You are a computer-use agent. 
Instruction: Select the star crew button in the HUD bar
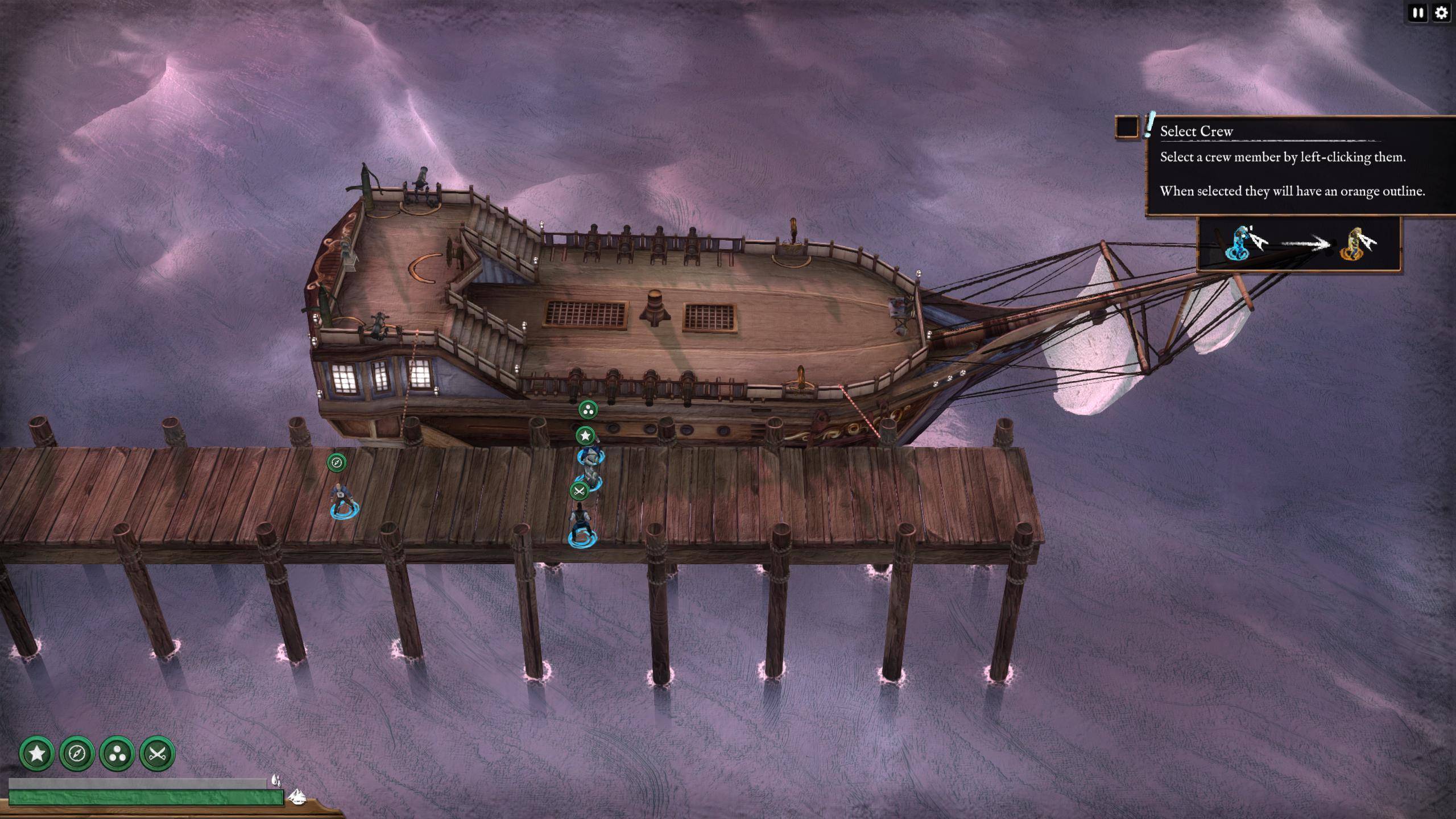[x=37, y=754]
